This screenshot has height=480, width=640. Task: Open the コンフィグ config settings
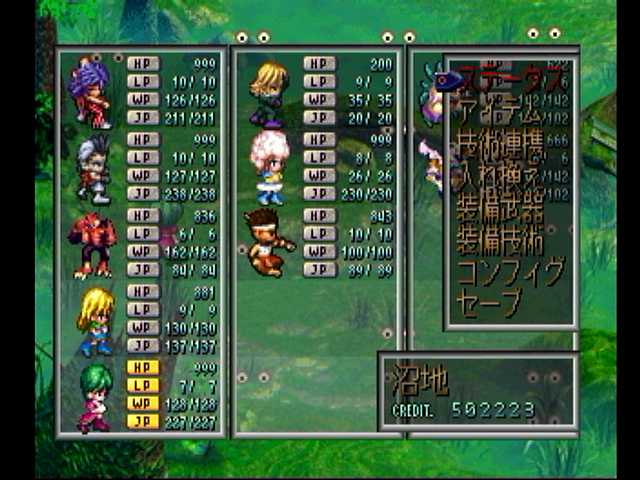pyautogui.click(x=510, y=270)
